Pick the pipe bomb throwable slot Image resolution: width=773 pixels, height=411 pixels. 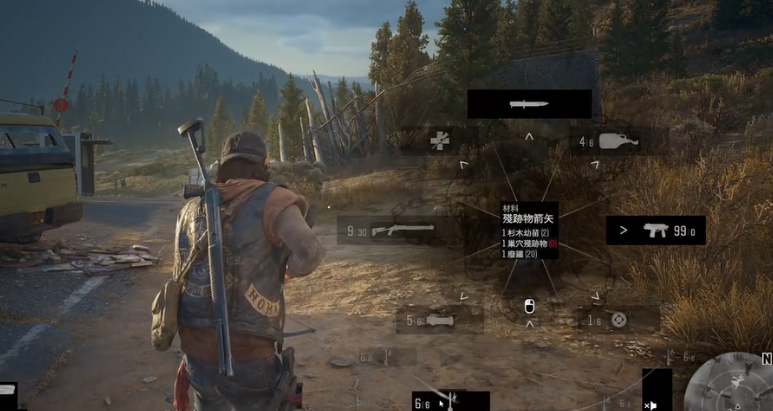point(440,320)
